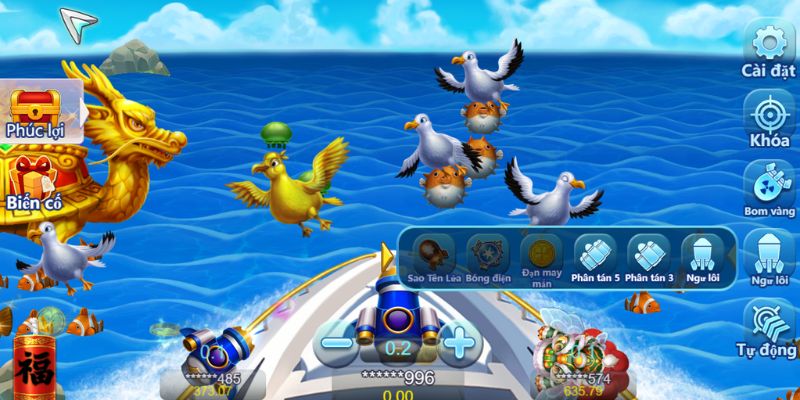800x400 pixels.
Task: Select the Phân tán 5 spread shot
Action: point(596,254)
